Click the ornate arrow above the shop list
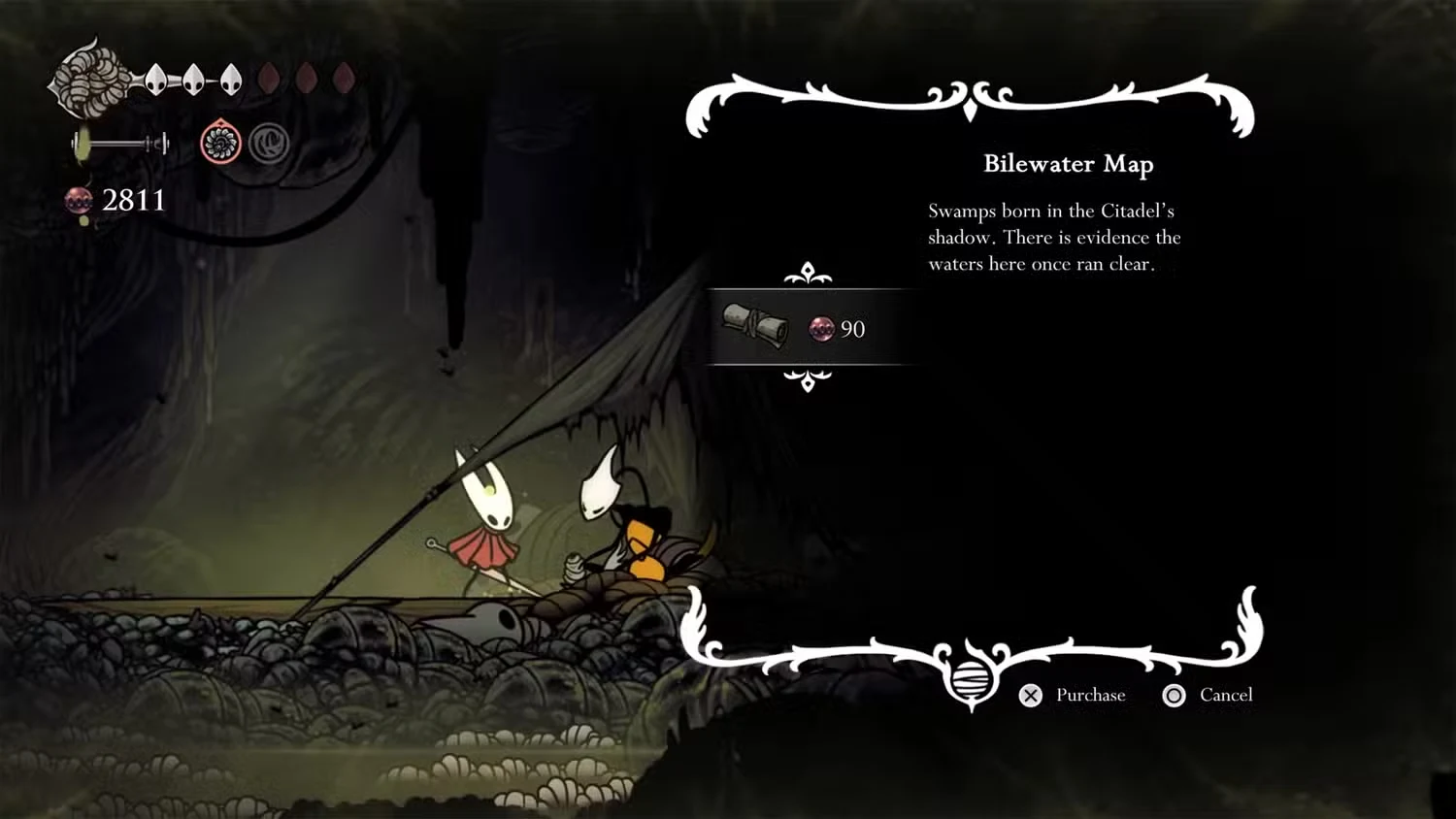 pyautogui.click(x=808, y=275)
